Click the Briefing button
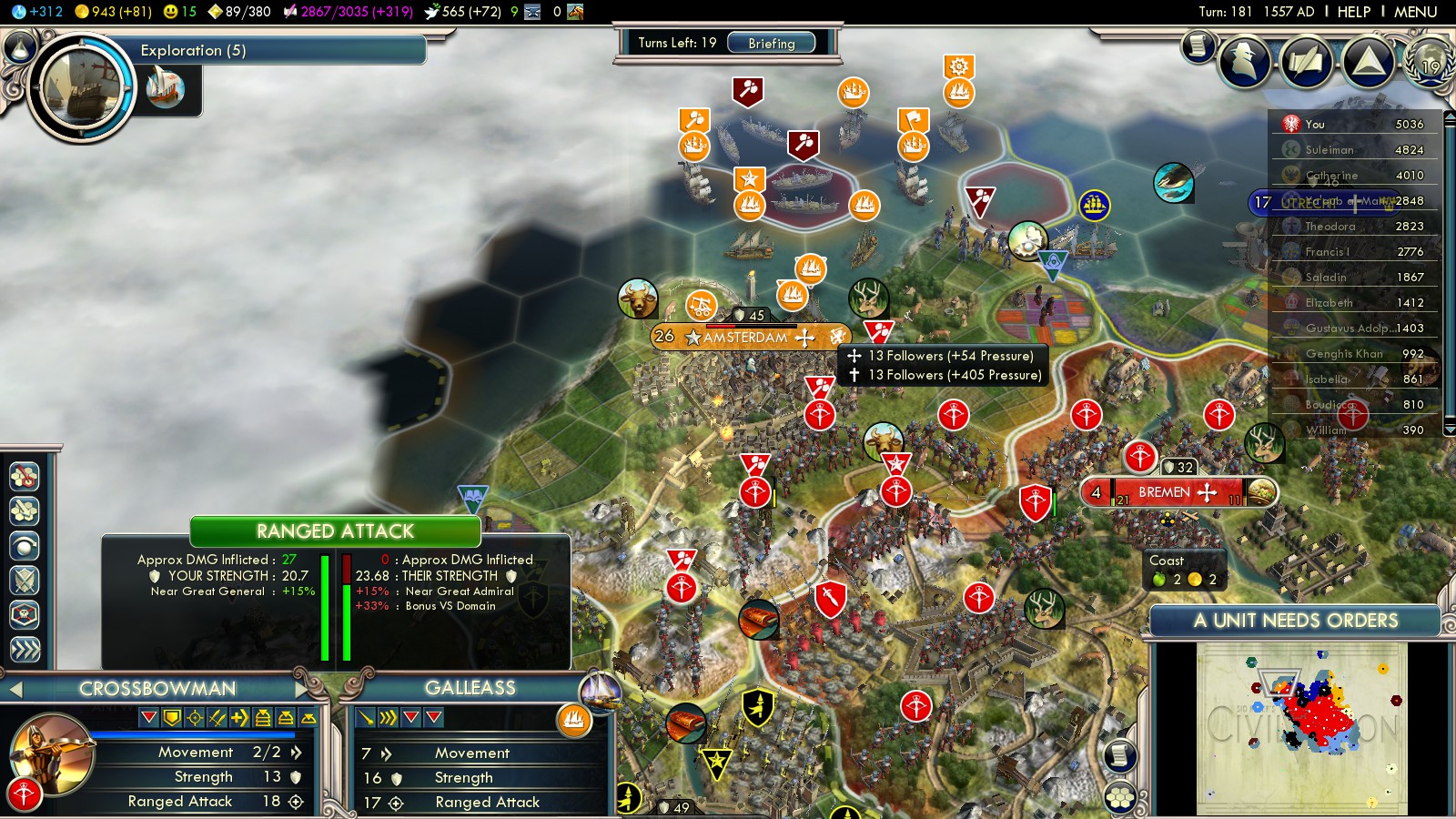Viewport: 1456px width, 819px height. tap(771, 43)
